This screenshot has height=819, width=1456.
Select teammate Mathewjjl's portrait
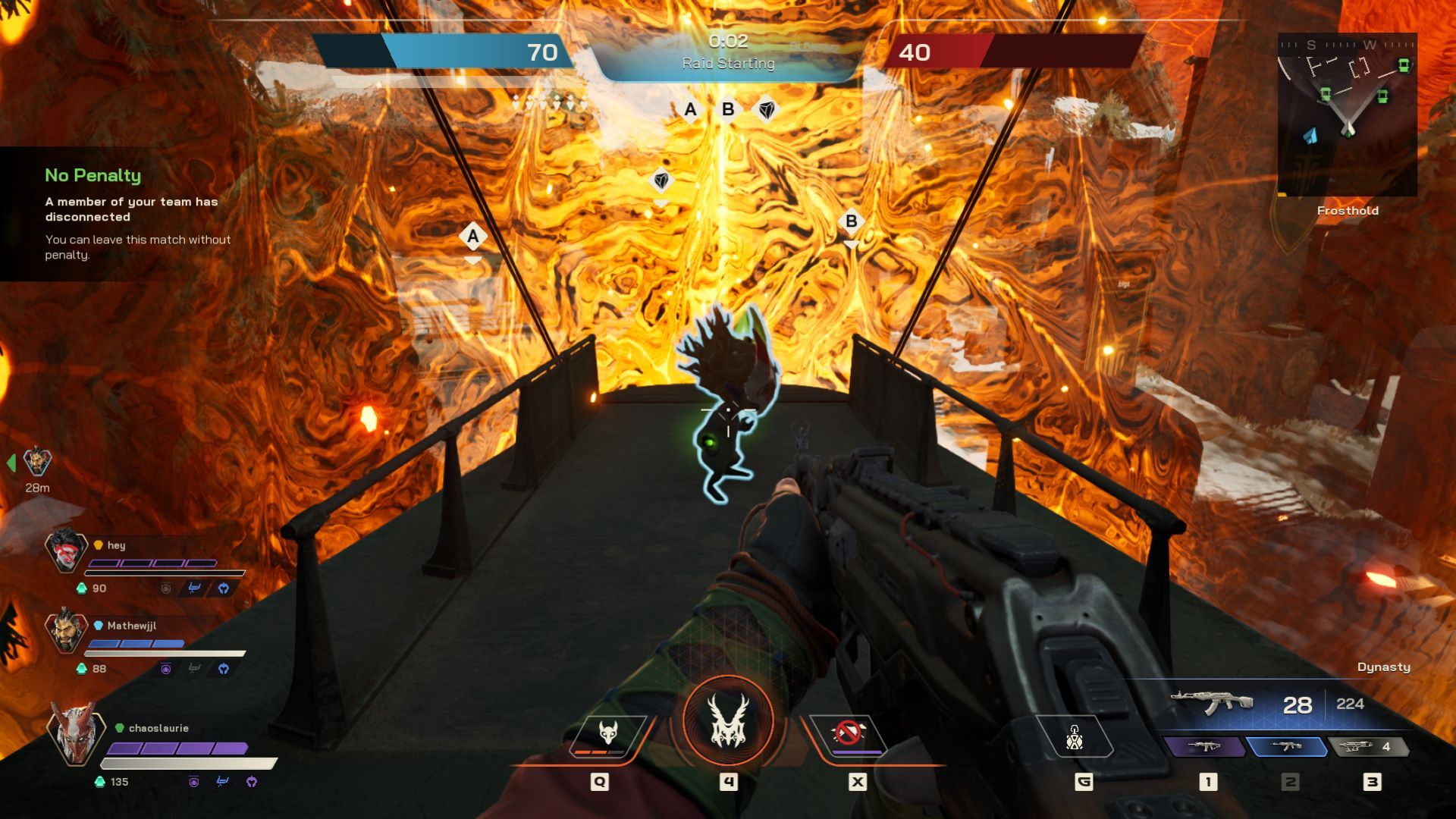click(x=66, y=631)
